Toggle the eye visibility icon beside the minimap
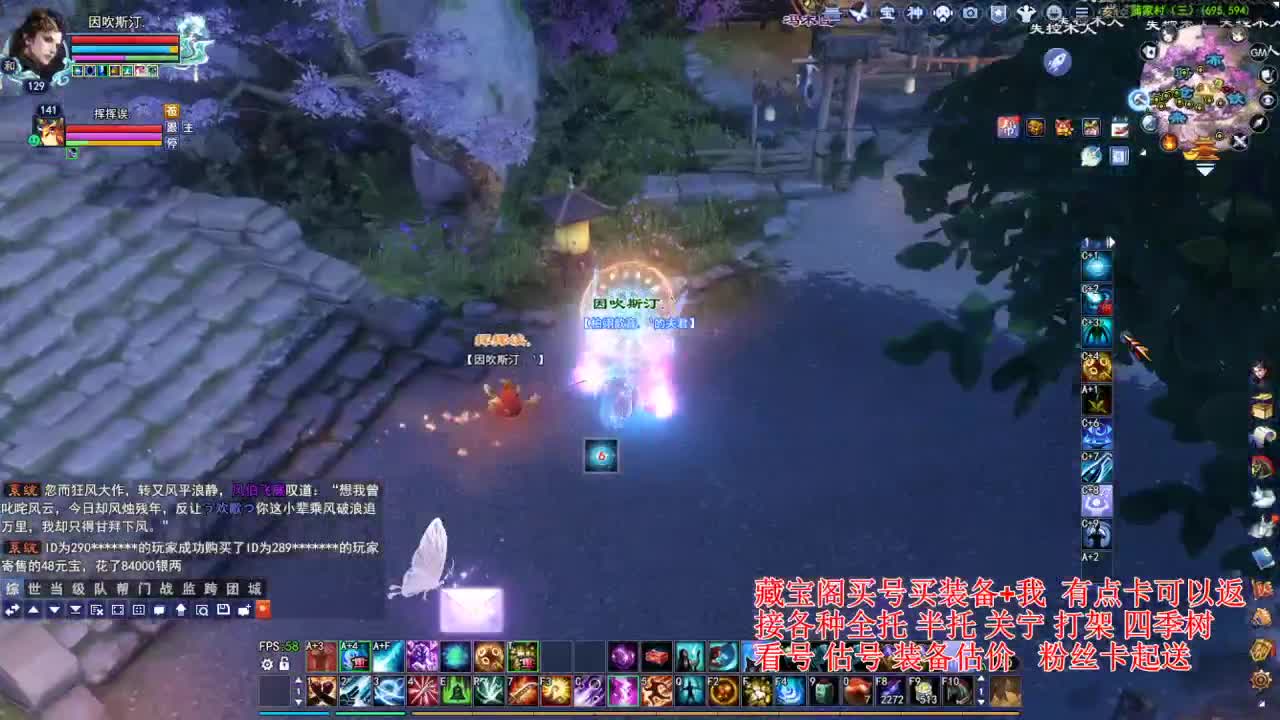 coord(1269,100)
